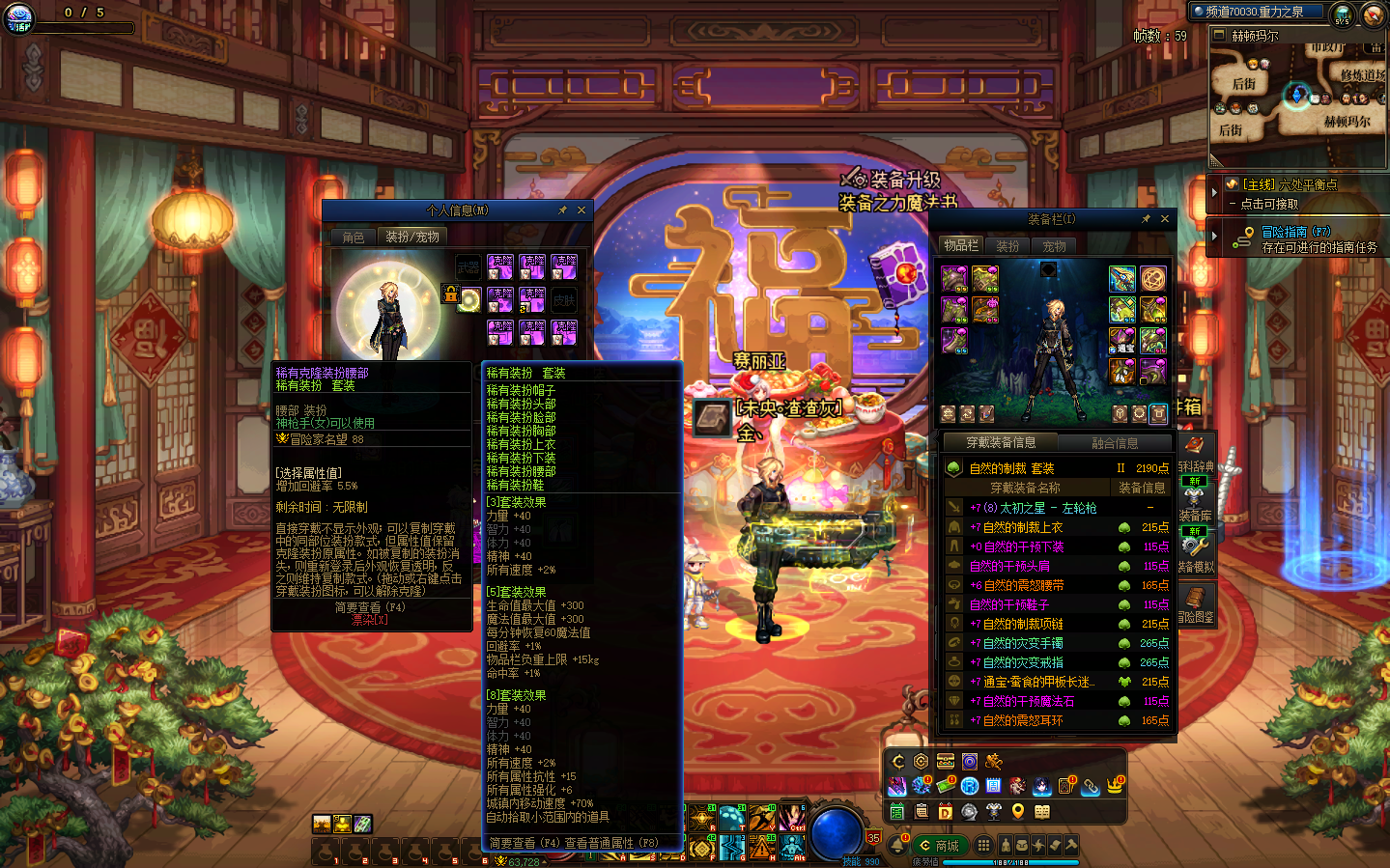Screen dimensions: 1390x868
Task: Switch to the 角色 tab
Action: [x=354, y=237]
